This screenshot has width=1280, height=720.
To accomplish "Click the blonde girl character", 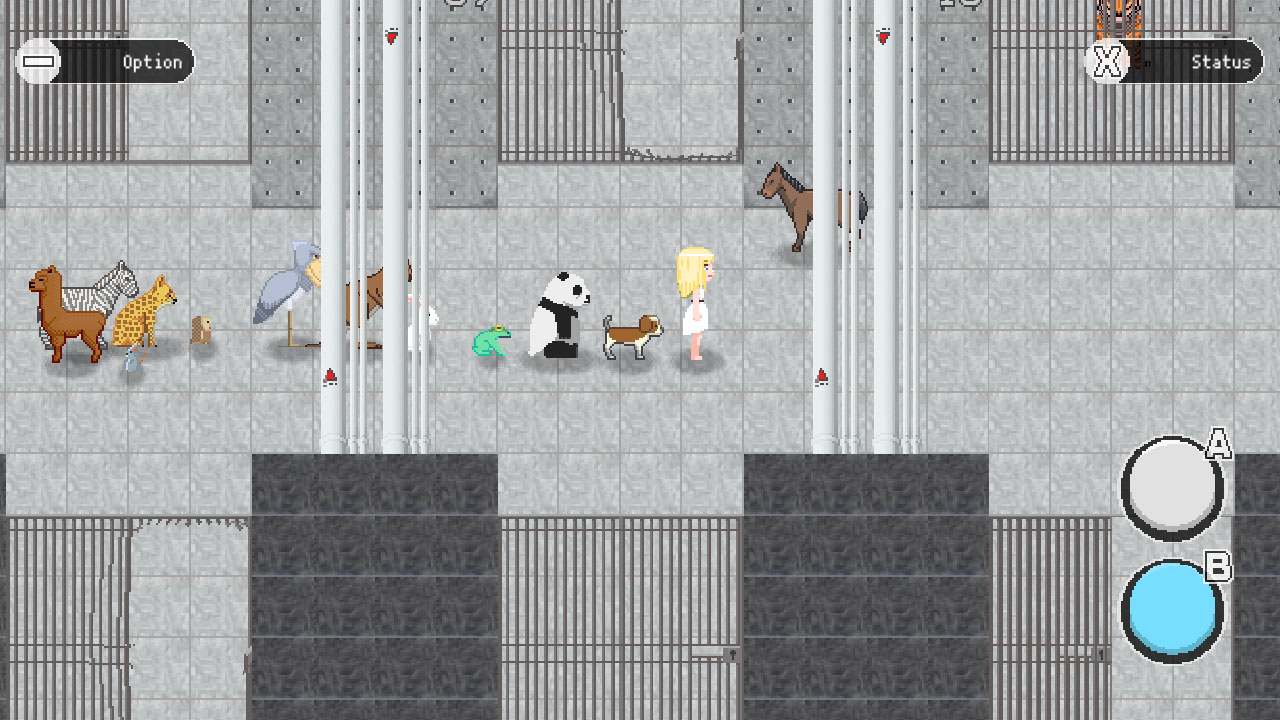I will [697, 300].
